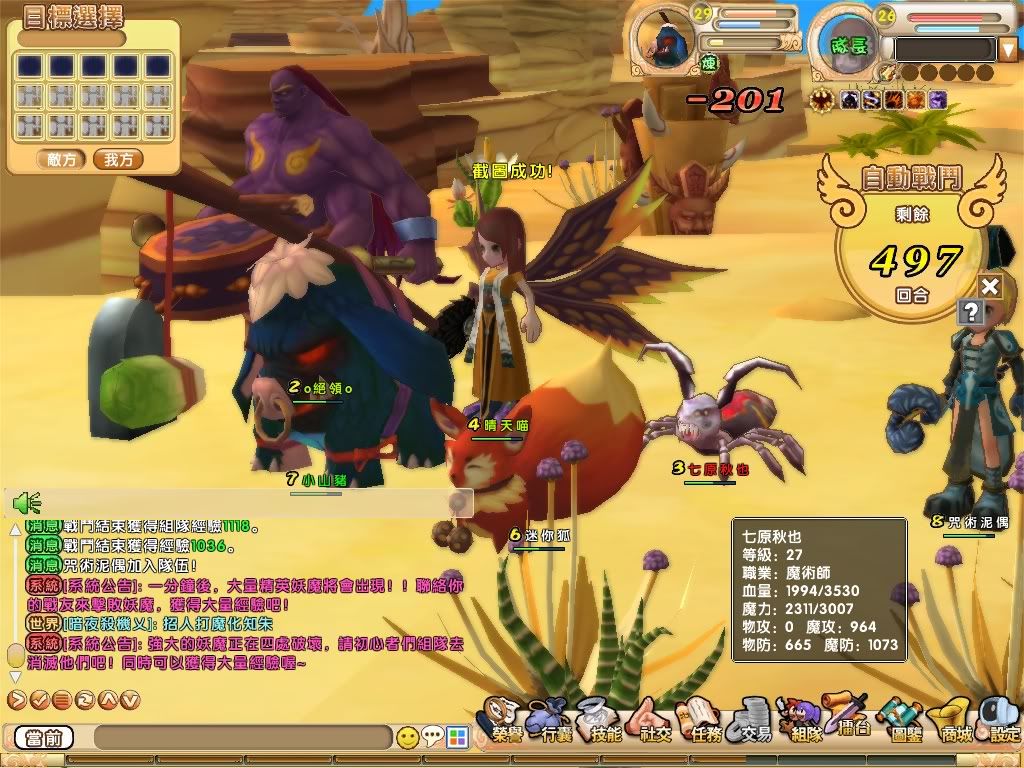Open the 技能 skills menu
The height and width of the screenshot is (768, 1024).
604,722
